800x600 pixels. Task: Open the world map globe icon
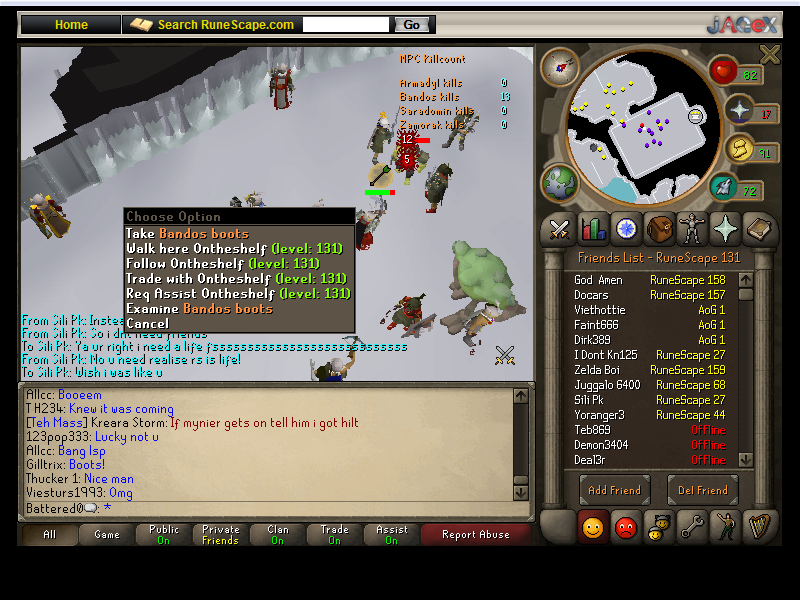[x=558, y=183]
